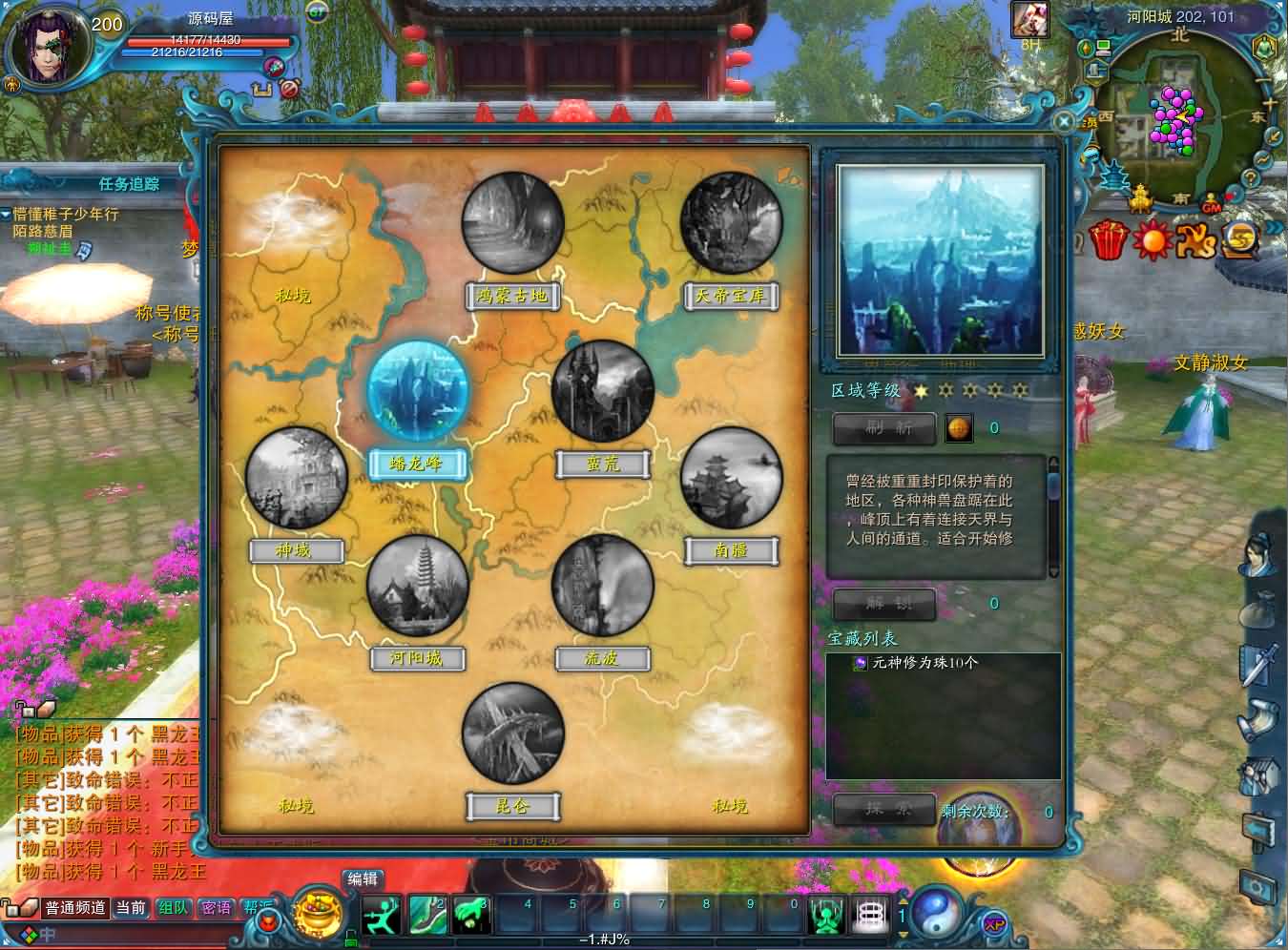Expand the double-arrow collapse control right of minimap
The height and width of the screenshot is (950, 1288).
[1275, 228]
